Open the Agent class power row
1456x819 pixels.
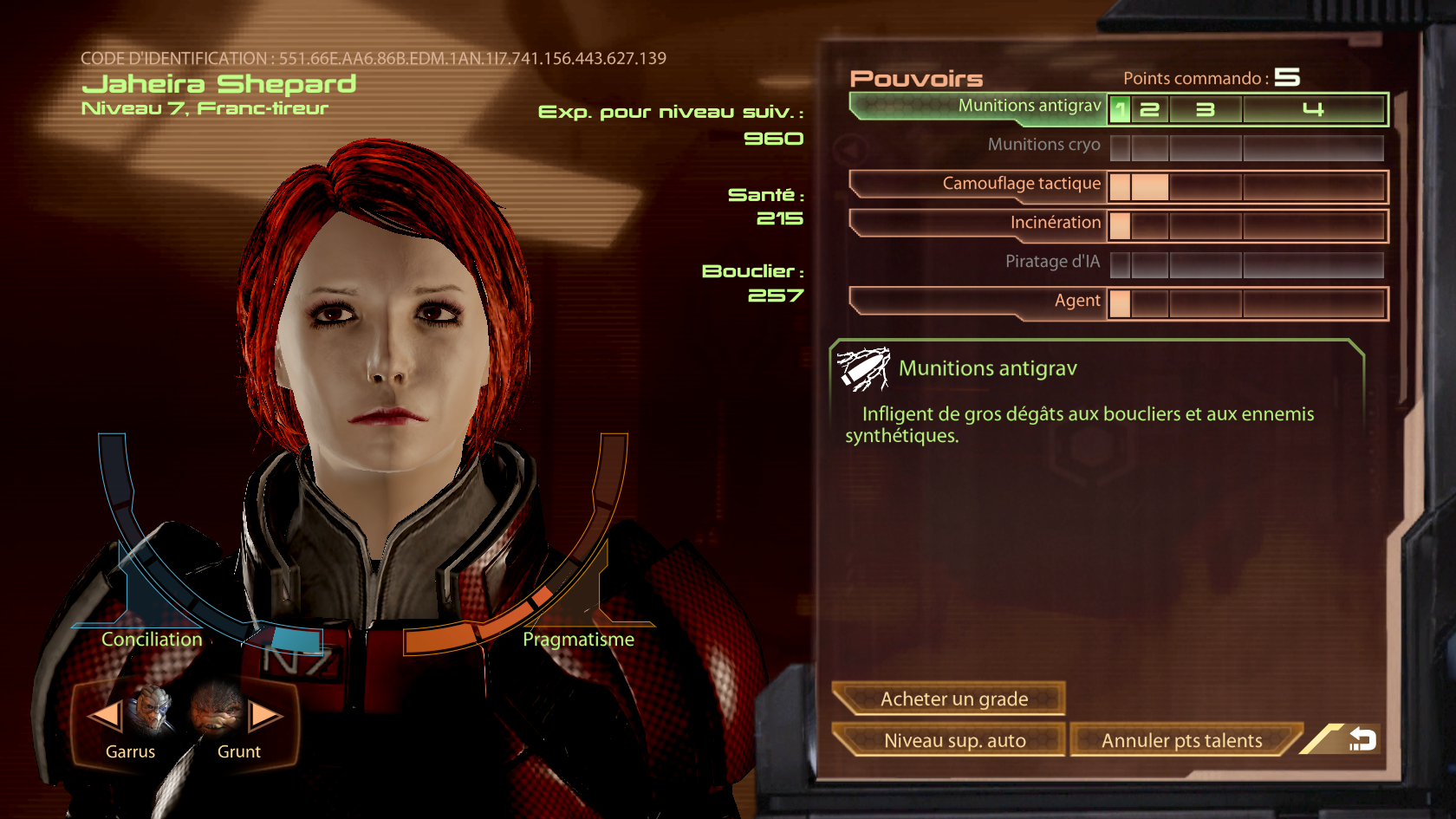coord(979,302)
